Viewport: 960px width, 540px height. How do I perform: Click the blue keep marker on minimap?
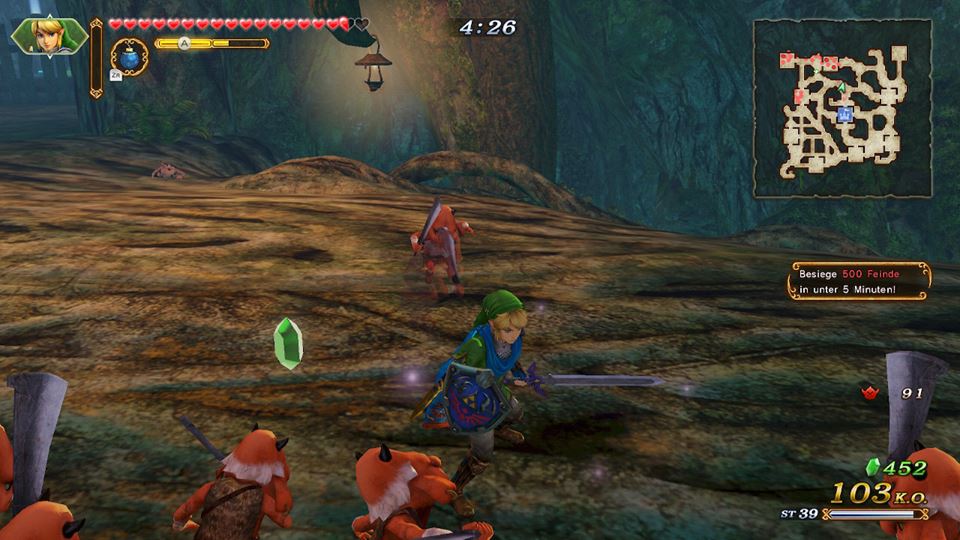click(x=844, y=114)
